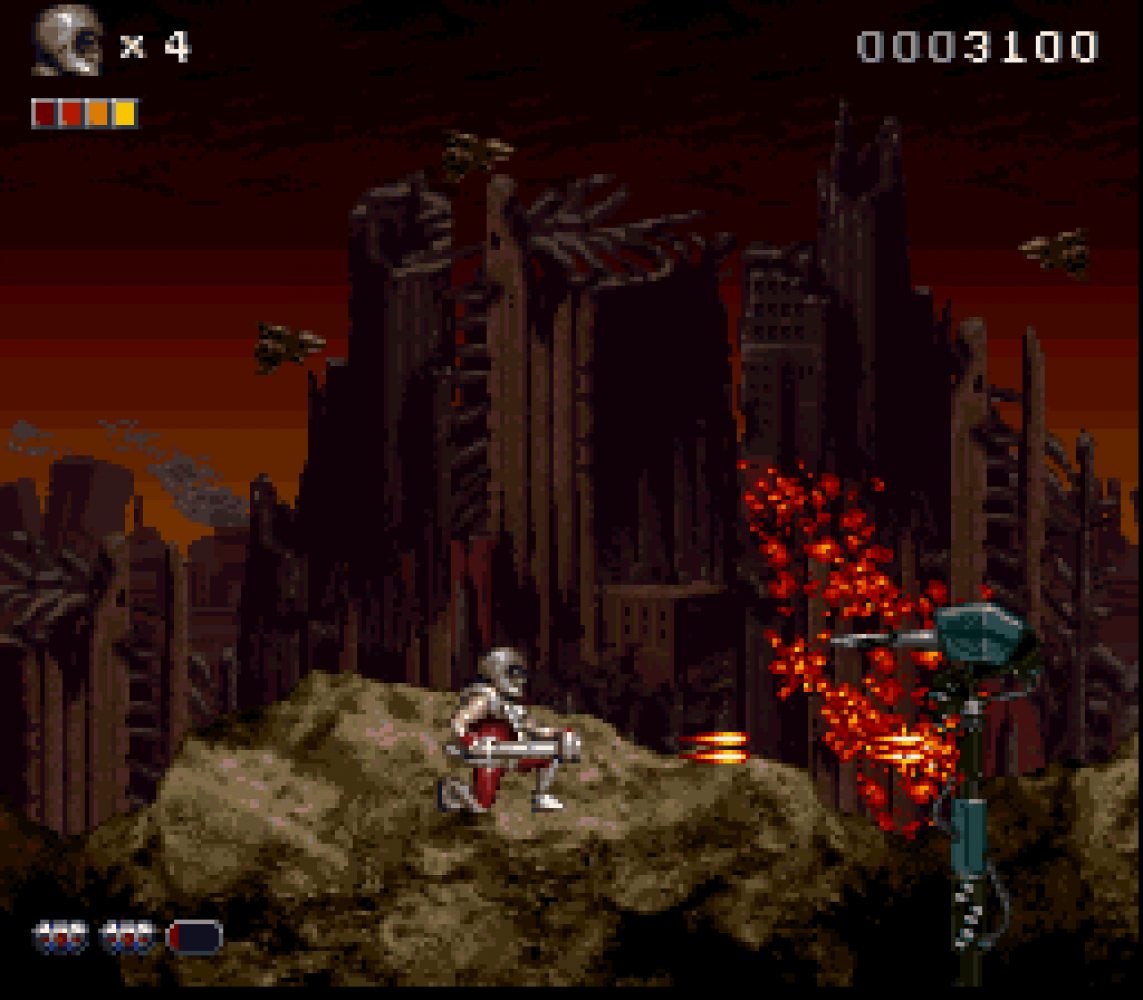
Task: Click the skull head lives icon
Action: [66, 42]
